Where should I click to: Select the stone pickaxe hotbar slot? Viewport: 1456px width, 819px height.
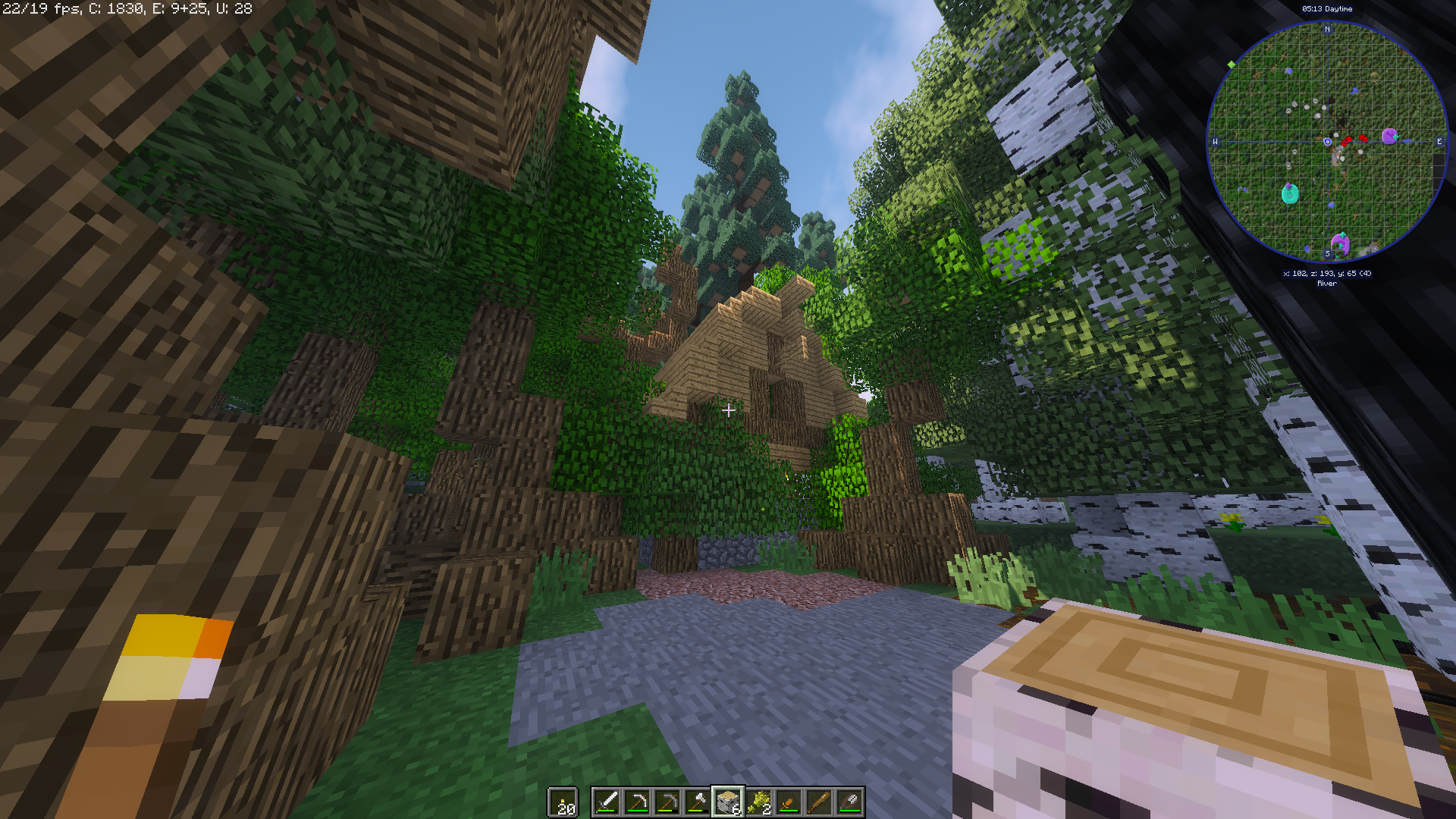[x=668, y=802]
